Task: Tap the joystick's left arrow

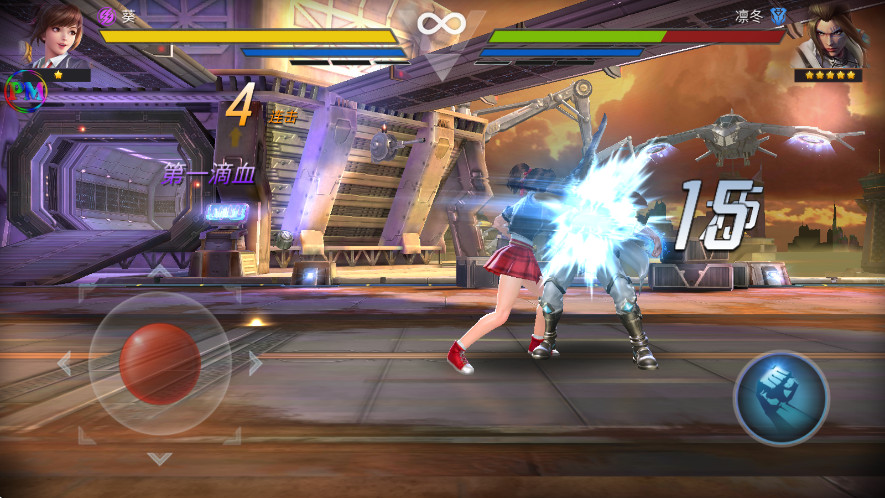Action: coord(65,363)
